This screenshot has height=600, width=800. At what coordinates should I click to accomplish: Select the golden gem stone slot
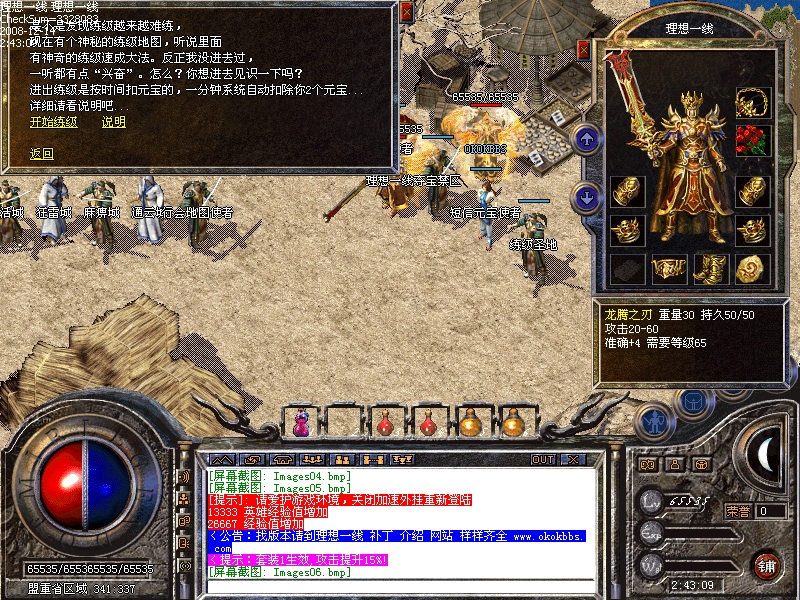pos(750,268)
